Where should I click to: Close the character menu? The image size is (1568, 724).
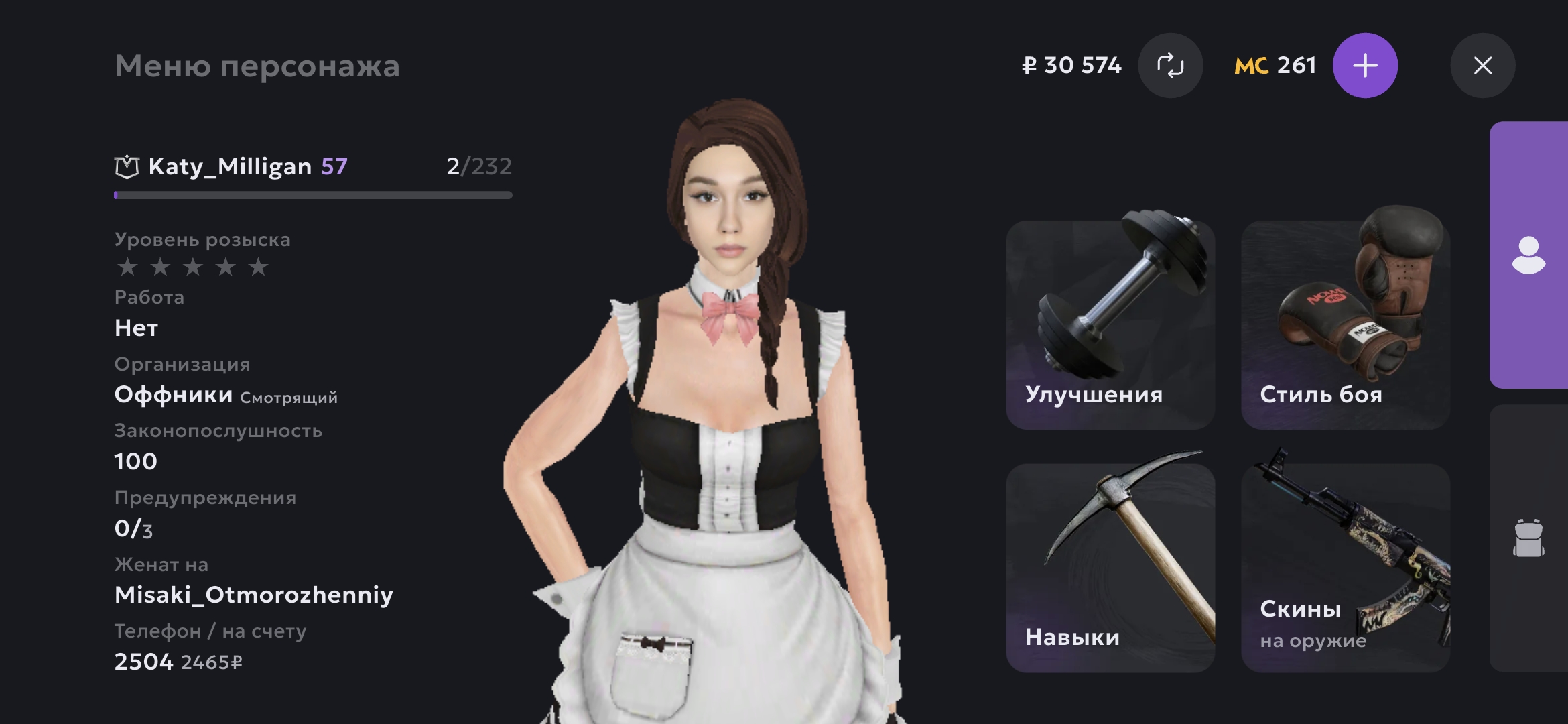coord(1482,66)
